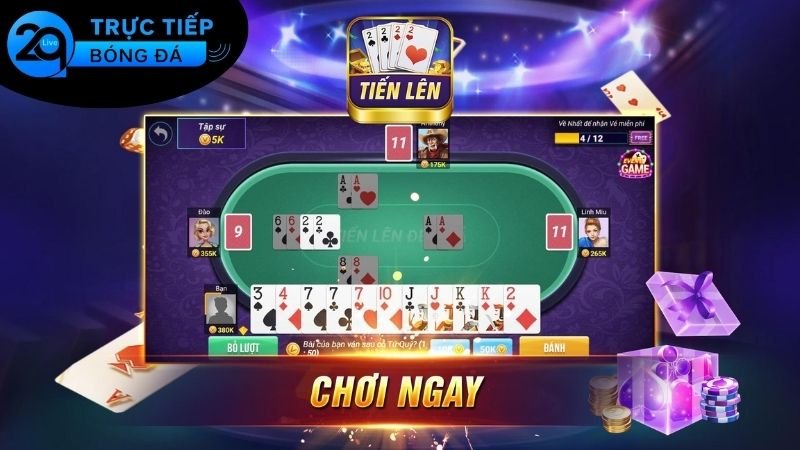This screenshot has width=800, height=450.
Task: Select the 7 of hearts card
Action: click(x=360, y=308)
